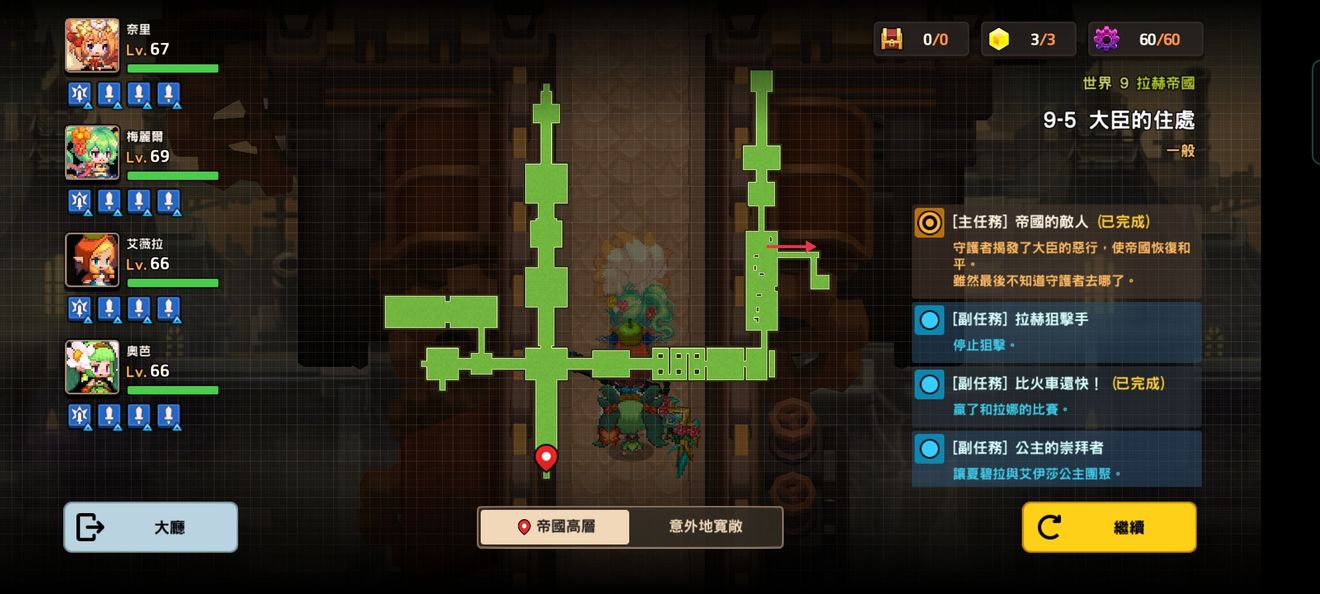Click the treasure chest counter icon

point(891,39)
